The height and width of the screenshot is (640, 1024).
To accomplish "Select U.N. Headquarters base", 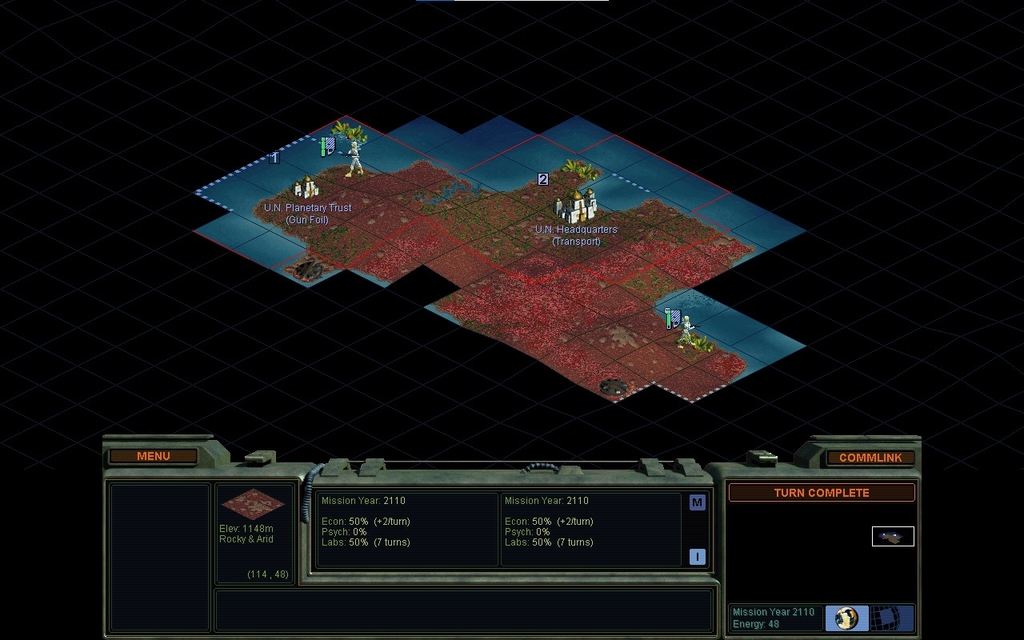I will (x=576, y=207).
